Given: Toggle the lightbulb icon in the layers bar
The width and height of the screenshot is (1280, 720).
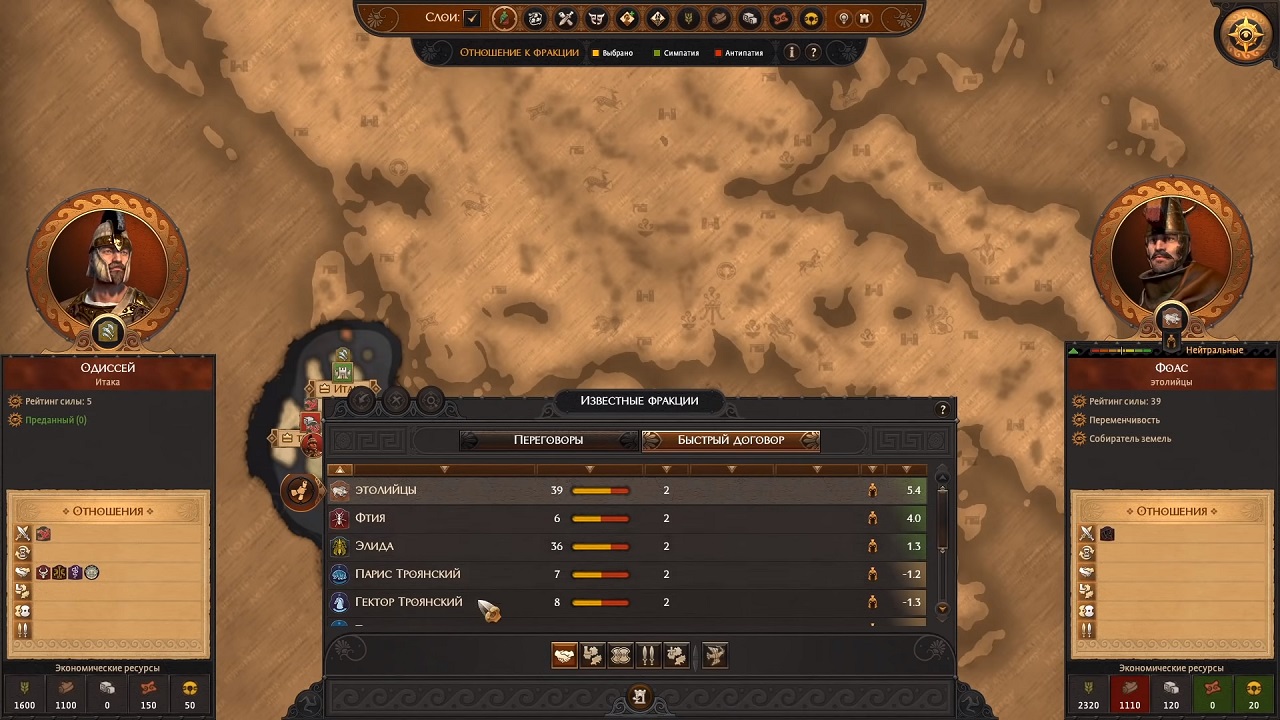Looking at the screenshot, I should click(x=843, y=18).
